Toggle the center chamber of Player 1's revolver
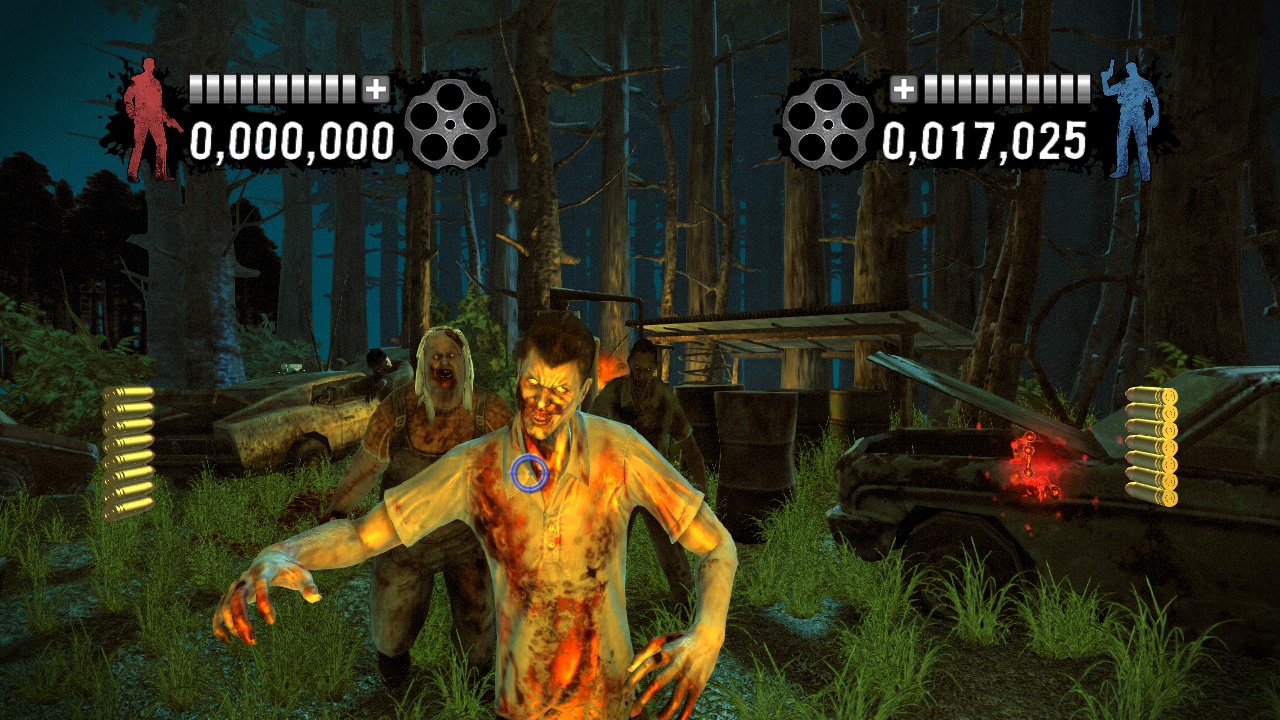This screenshot has height=720, width=1280. click(x=453, y=125)
